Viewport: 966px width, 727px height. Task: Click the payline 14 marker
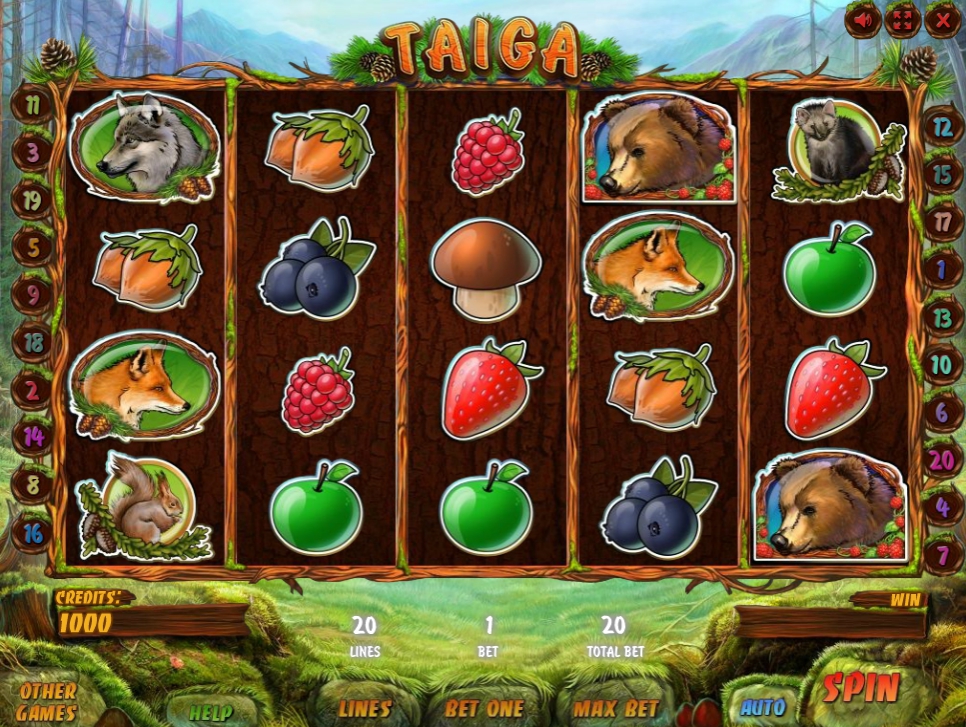[x=32, y=436]
